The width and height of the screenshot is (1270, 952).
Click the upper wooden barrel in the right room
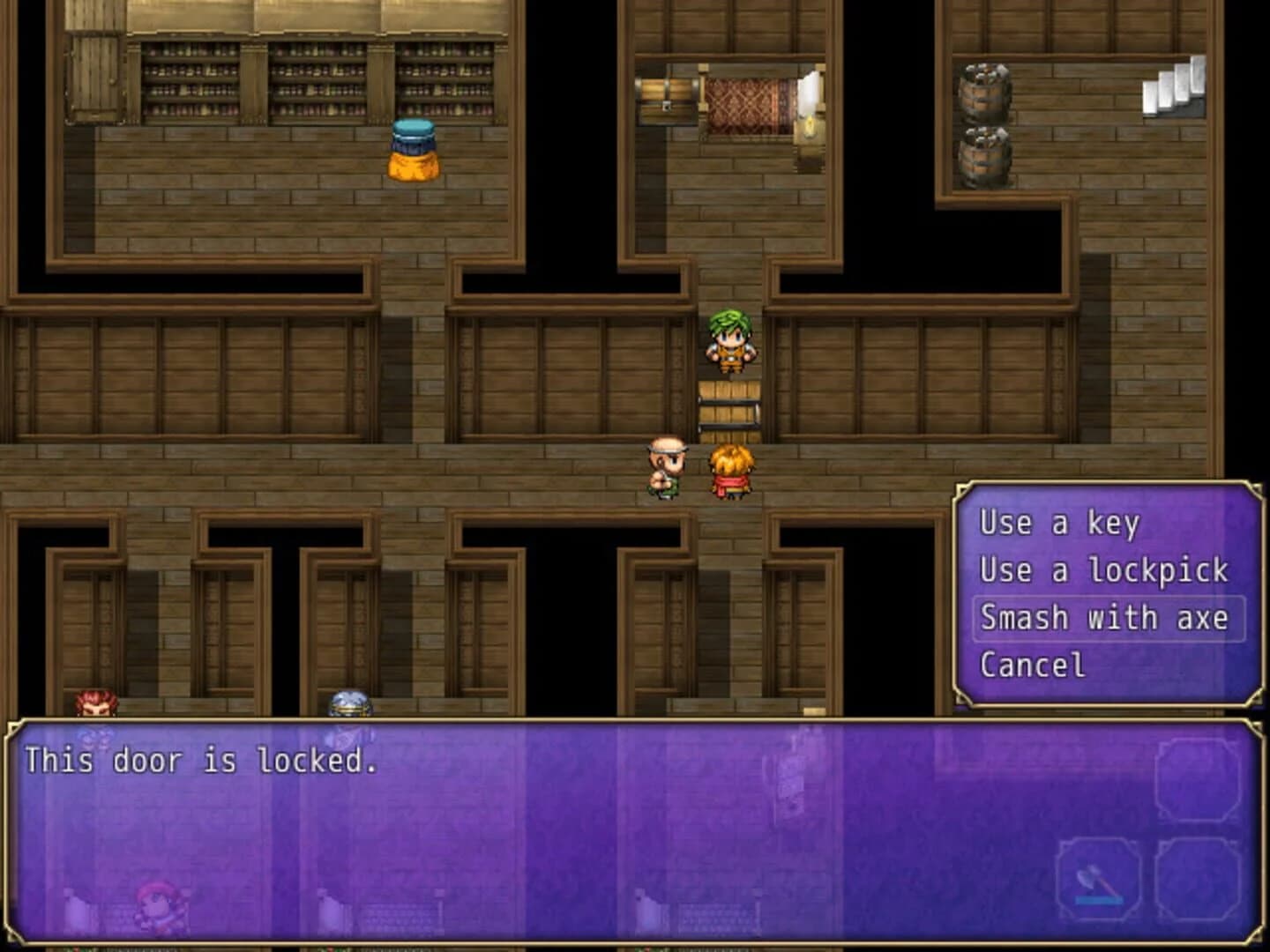click(982, 91)
